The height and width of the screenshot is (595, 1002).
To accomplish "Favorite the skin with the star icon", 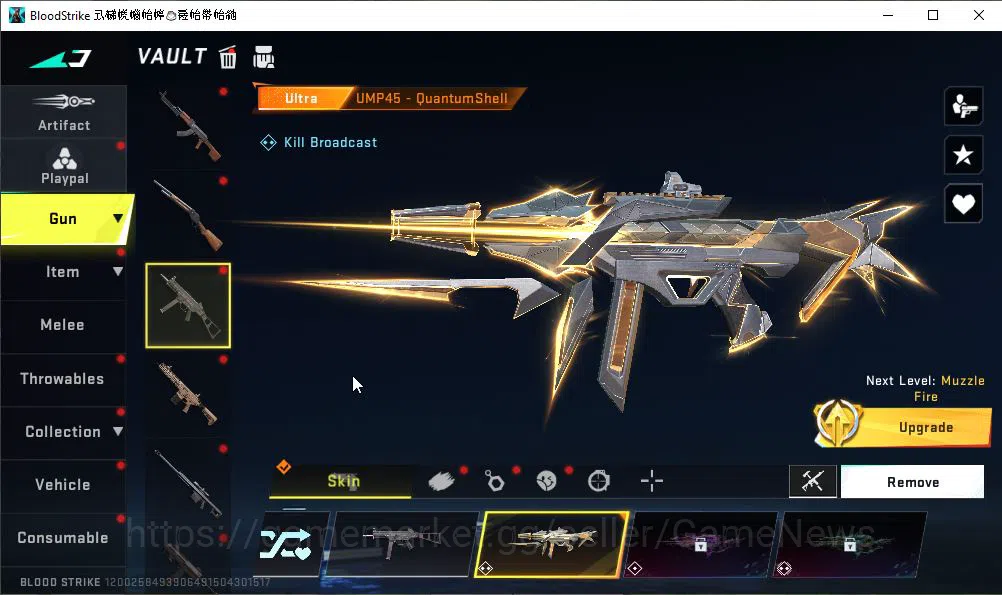I will pos(963,155).
